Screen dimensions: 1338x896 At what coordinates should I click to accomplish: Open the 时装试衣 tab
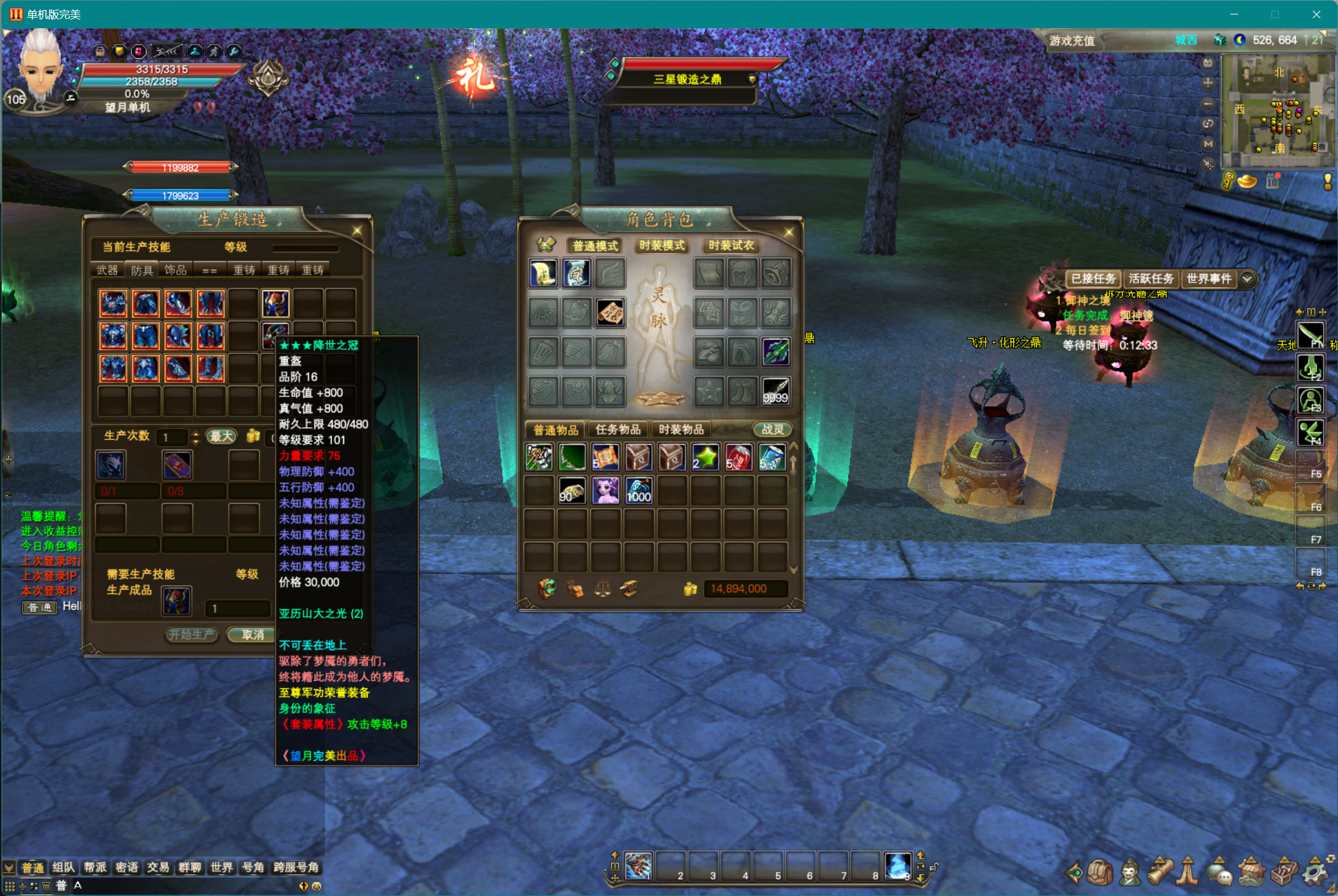click(731, 245)
